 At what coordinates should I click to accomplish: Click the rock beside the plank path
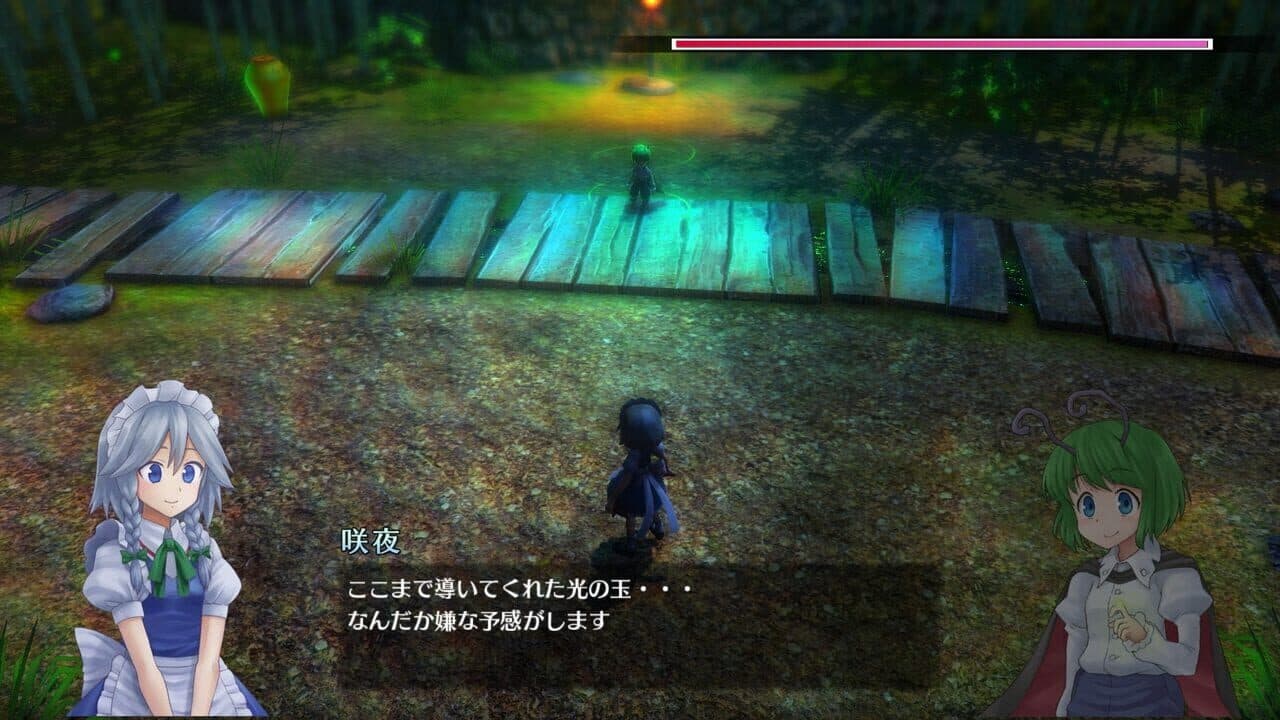coord(68,300)
